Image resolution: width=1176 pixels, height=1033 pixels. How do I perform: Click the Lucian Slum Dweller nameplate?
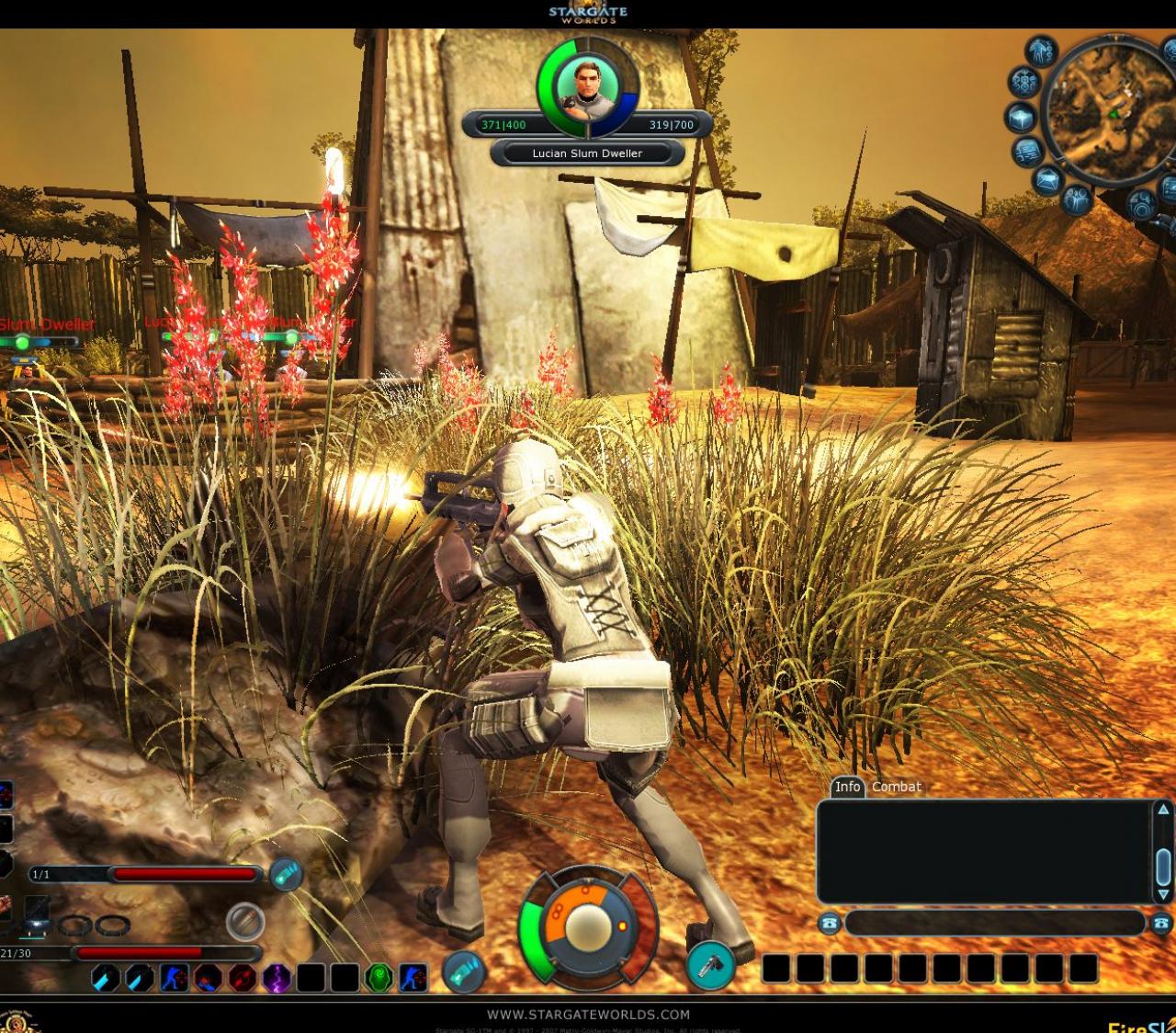click(588, 153)
